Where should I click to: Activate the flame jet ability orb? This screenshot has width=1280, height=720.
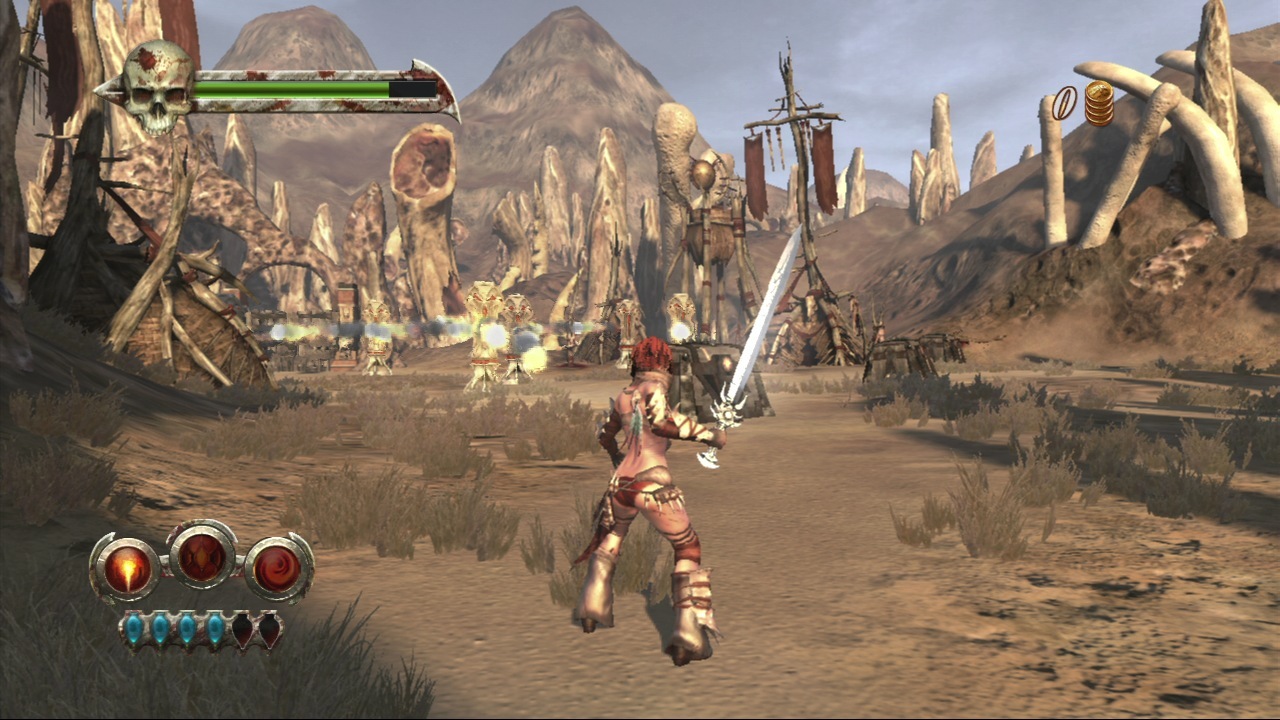coord(127,569)
